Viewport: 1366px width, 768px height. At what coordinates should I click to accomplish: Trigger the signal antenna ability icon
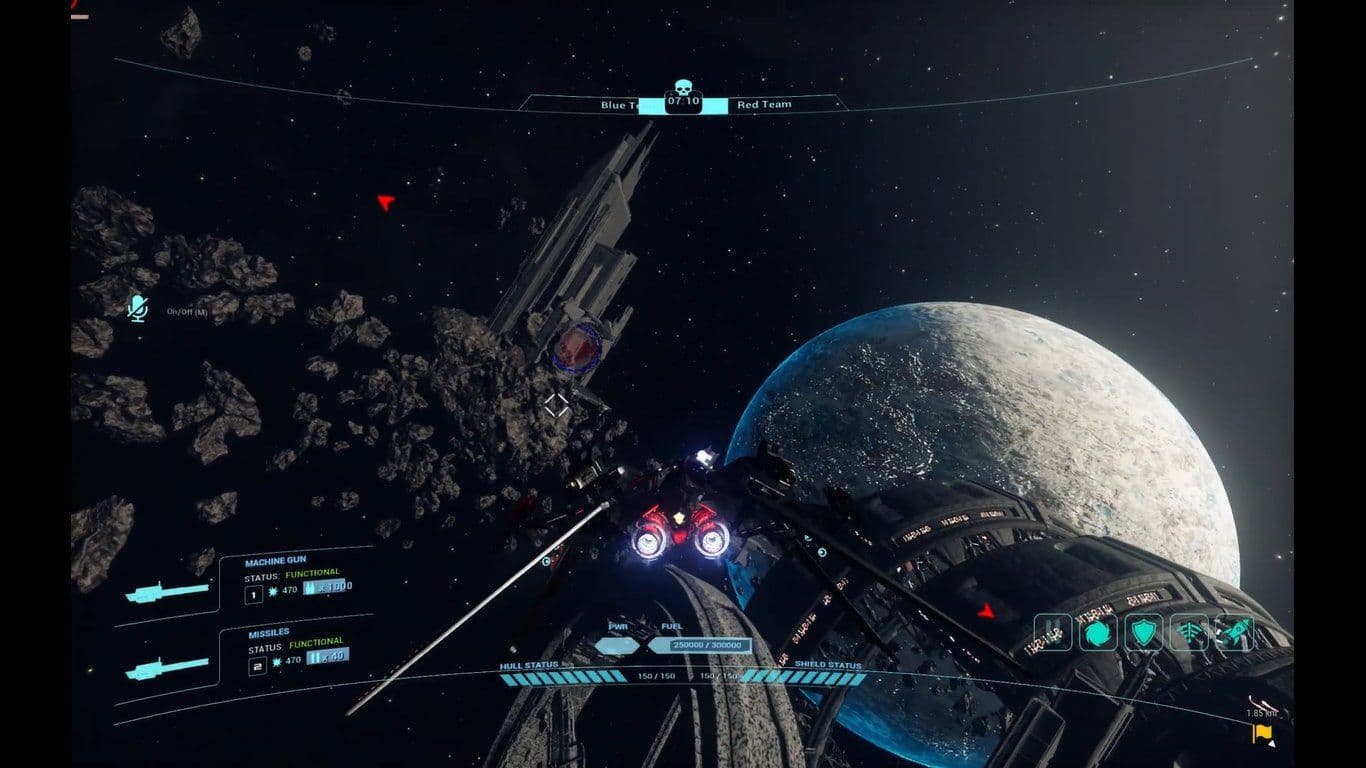tap(1189, 632)
